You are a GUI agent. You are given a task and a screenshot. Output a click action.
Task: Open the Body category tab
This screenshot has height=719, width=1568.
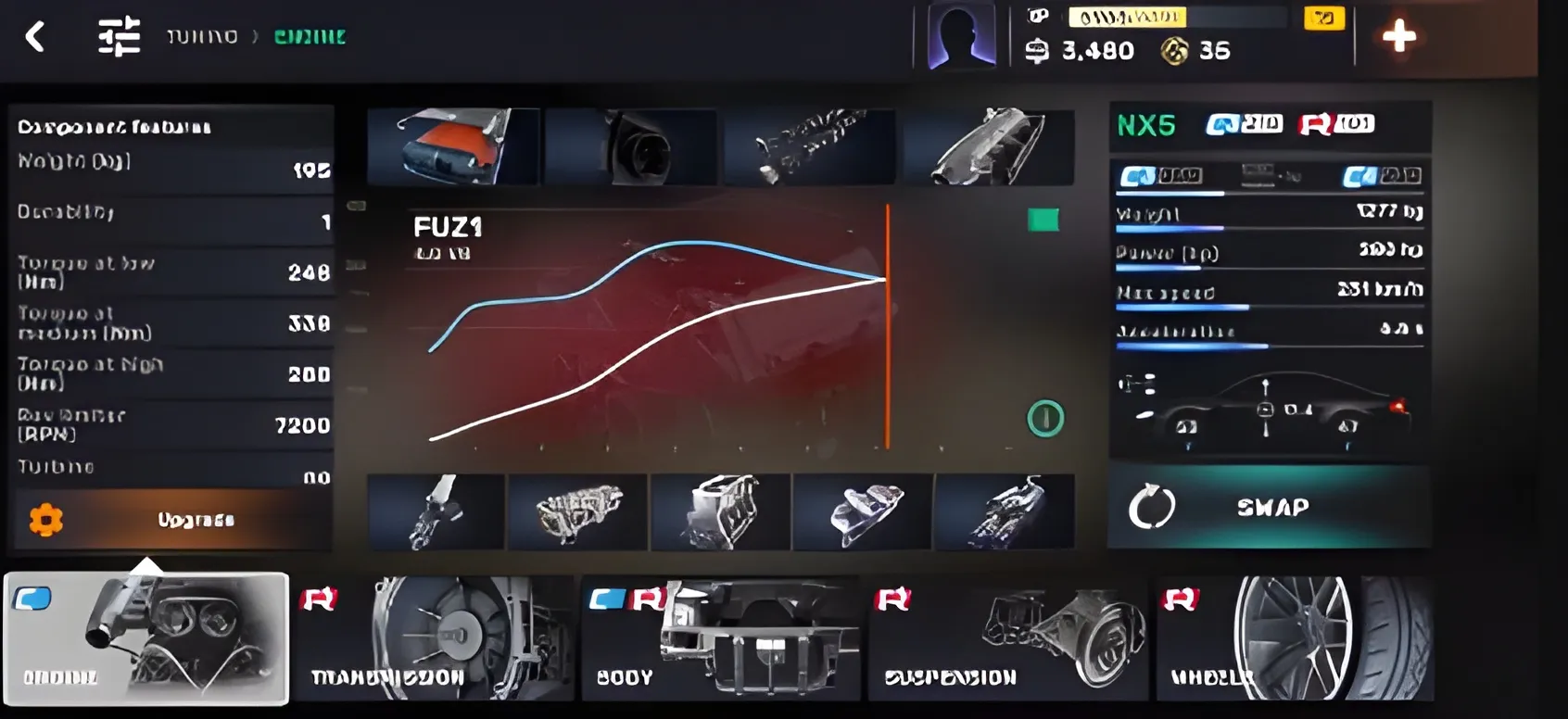(723, 639)
